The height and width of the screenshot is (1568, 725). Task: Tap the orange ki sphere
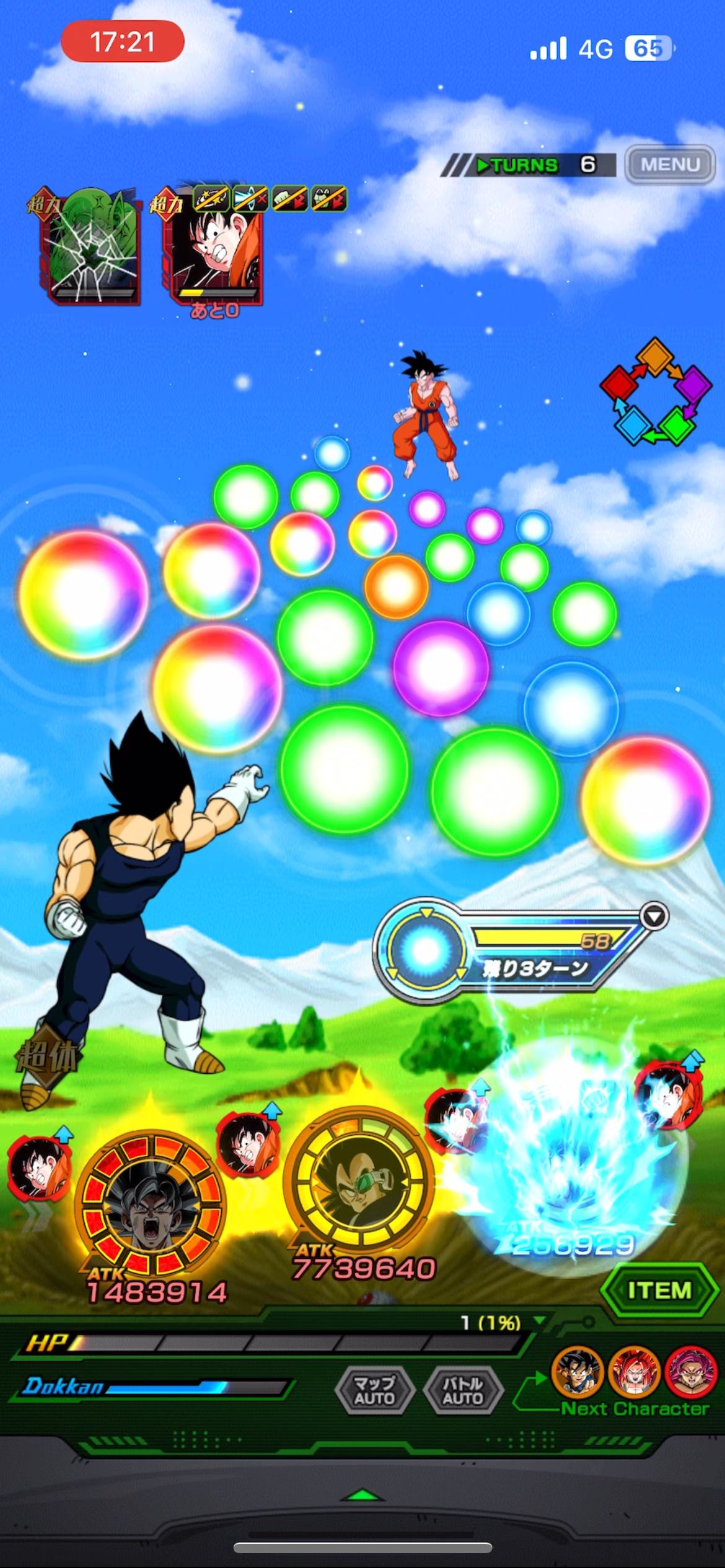pos(396,586)
